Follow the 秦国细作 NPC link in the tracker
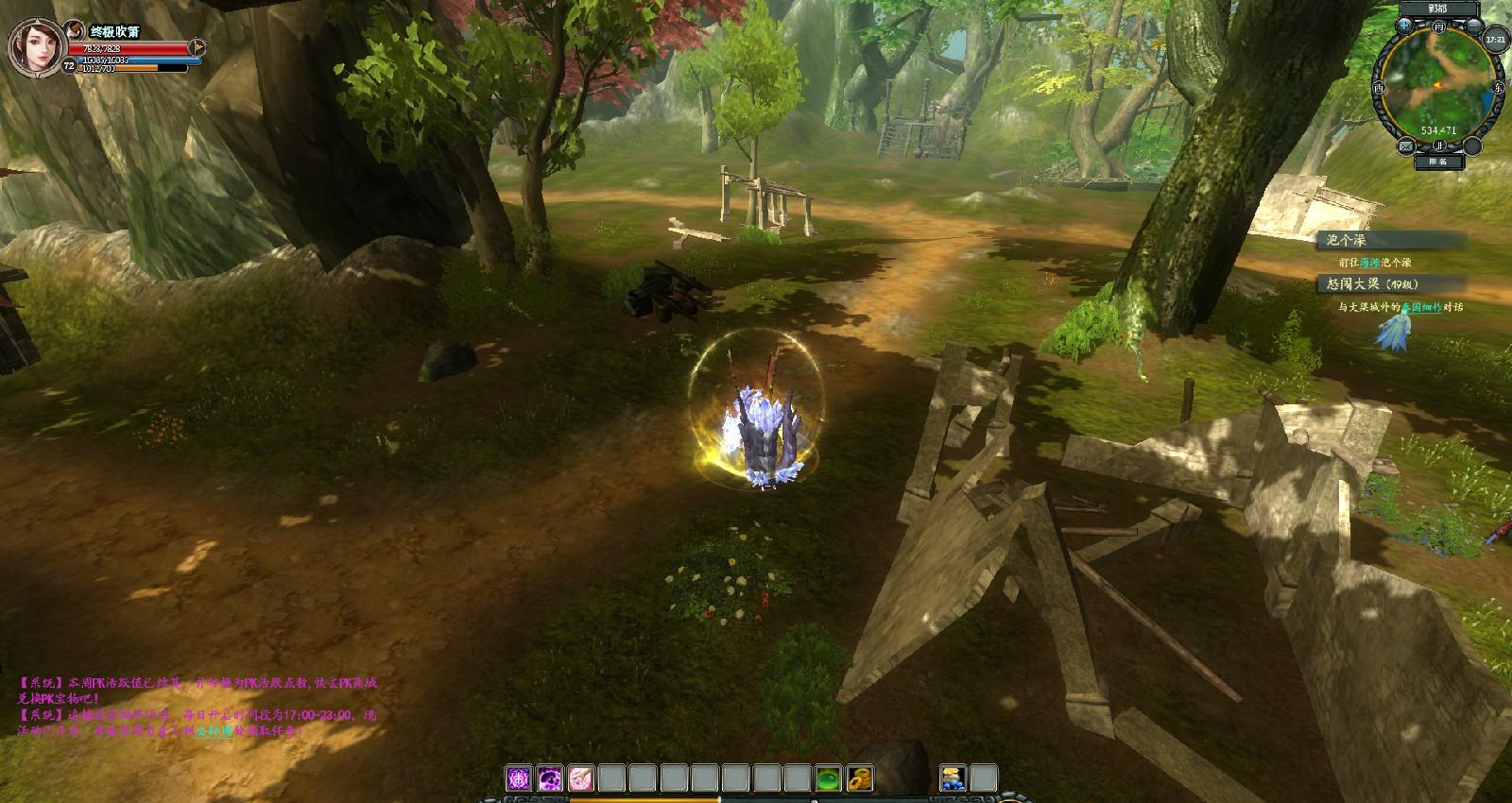Viewport: 1512px width, 803px height. tap(1422, 307)
